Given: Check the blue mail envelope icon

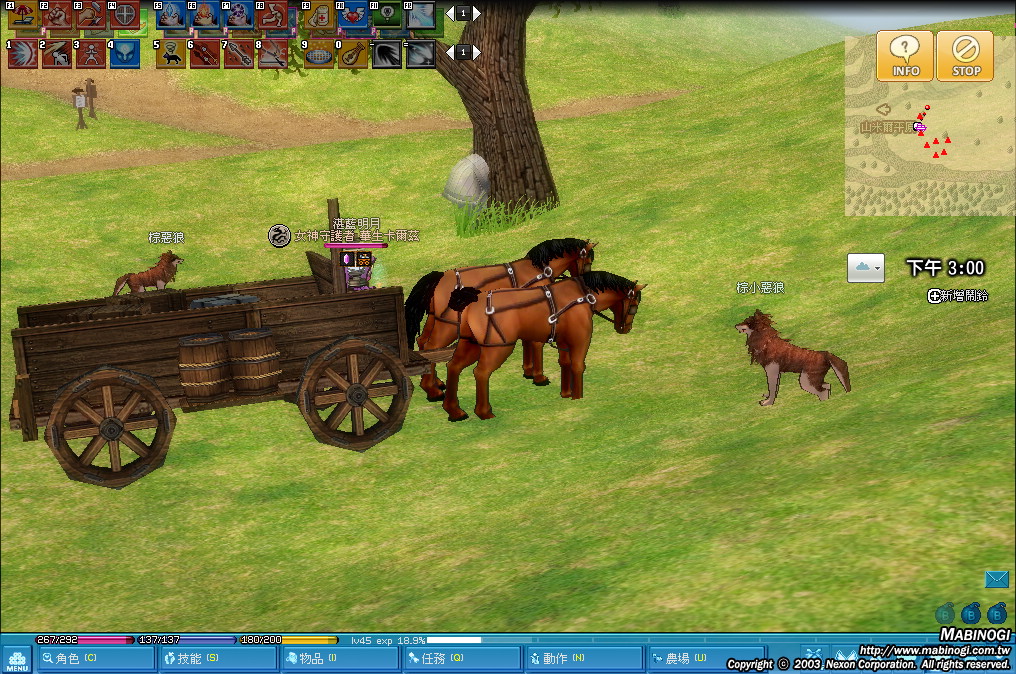Looking at the screenshot, I should 996,579.
